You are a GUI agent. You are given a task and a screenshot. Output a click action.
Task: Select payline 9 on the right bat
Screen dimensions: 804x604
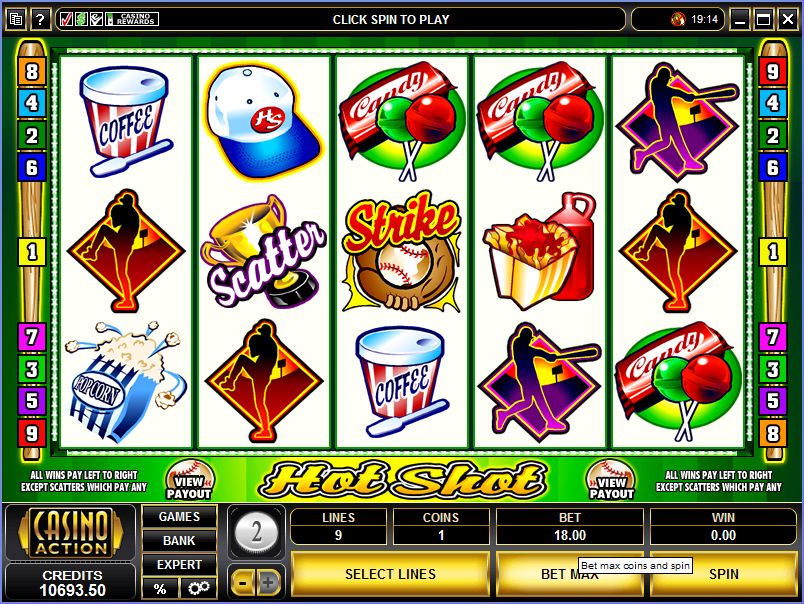[772, 72]
